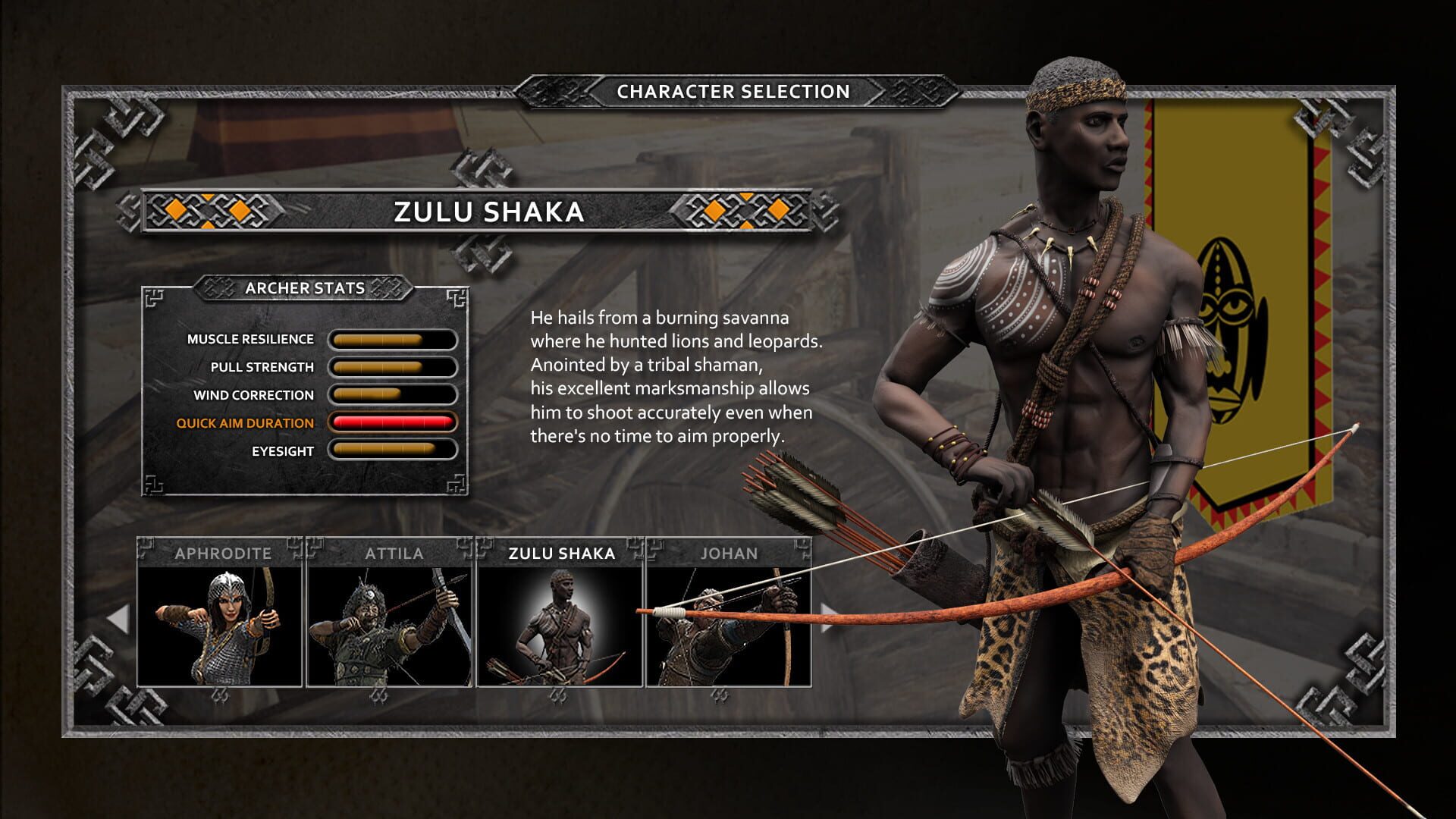The width and height of the screenshot is (1456, 819).
Task: Show previous characters with the left arrow
Action: [x=118, y=619]
